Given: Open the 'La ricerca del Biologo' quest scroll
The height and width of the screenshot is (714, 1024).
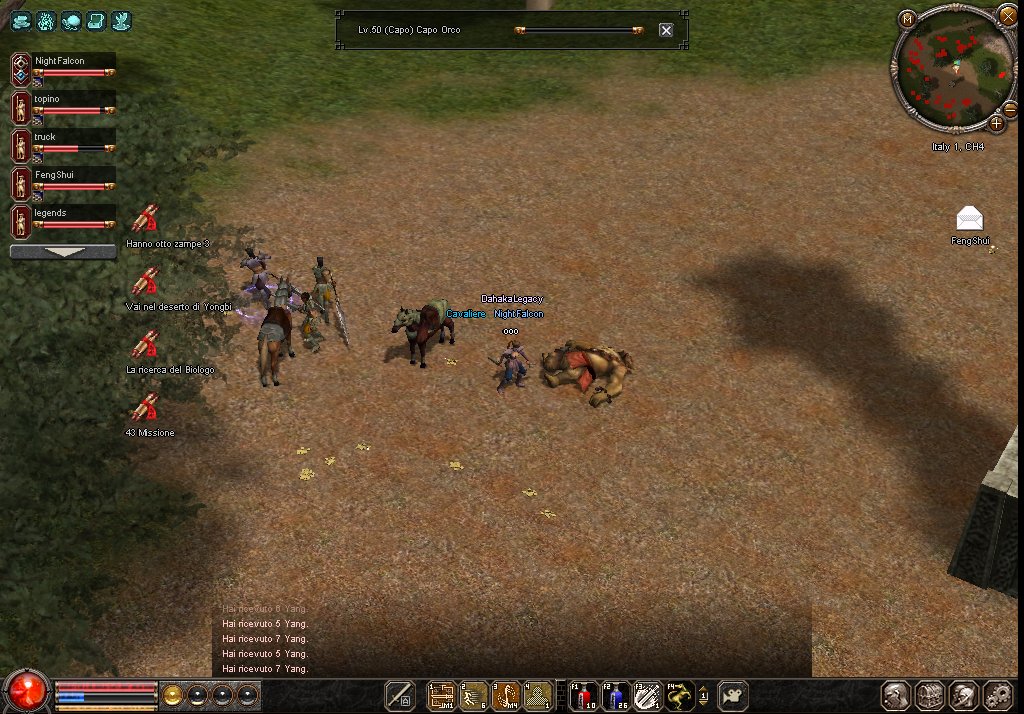Looking at the screenshot, I should (x=146, y=345).
